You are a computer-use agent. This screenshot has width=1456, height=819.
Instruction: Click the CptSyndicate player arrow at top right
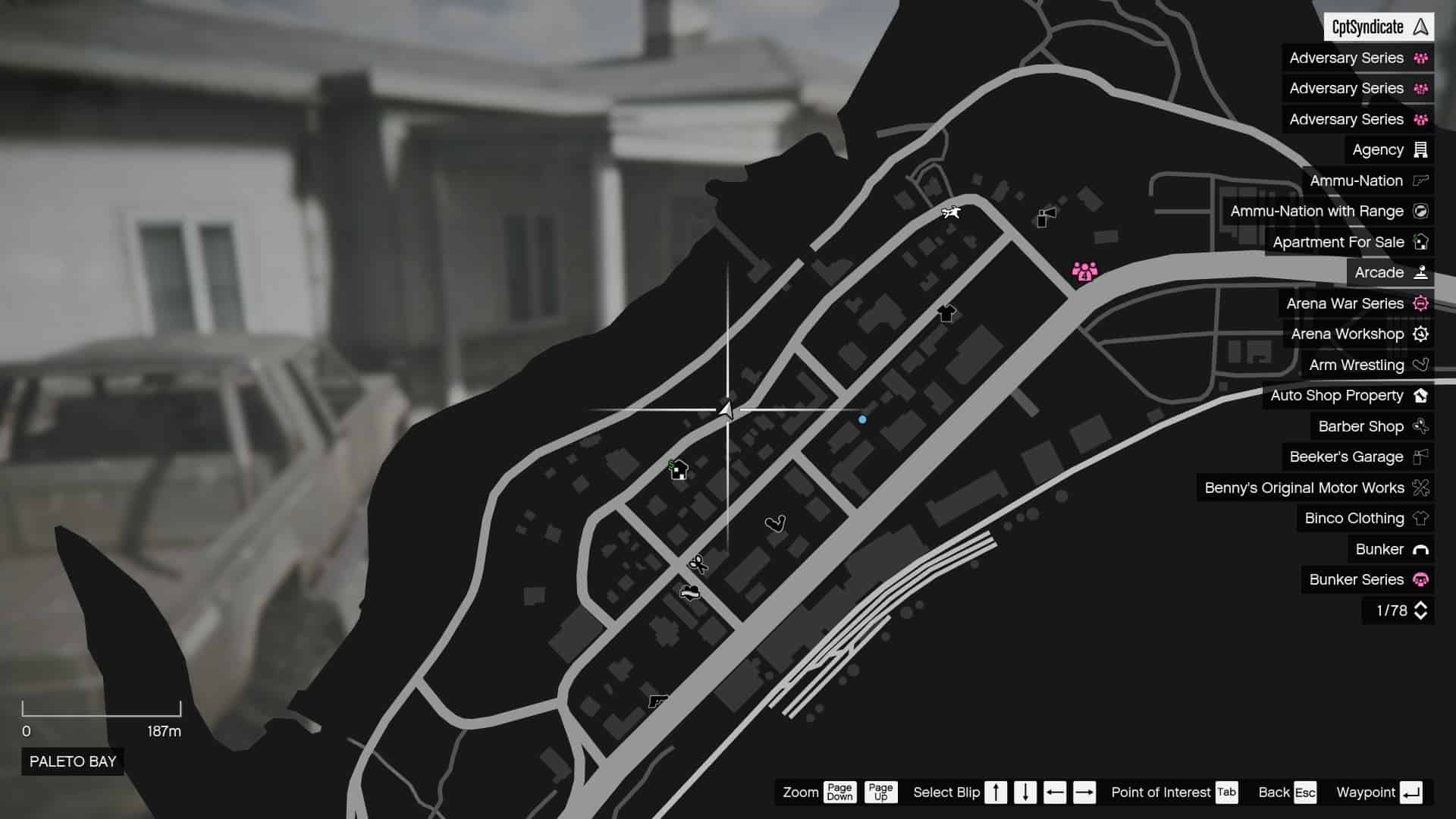pos(1420,27)
